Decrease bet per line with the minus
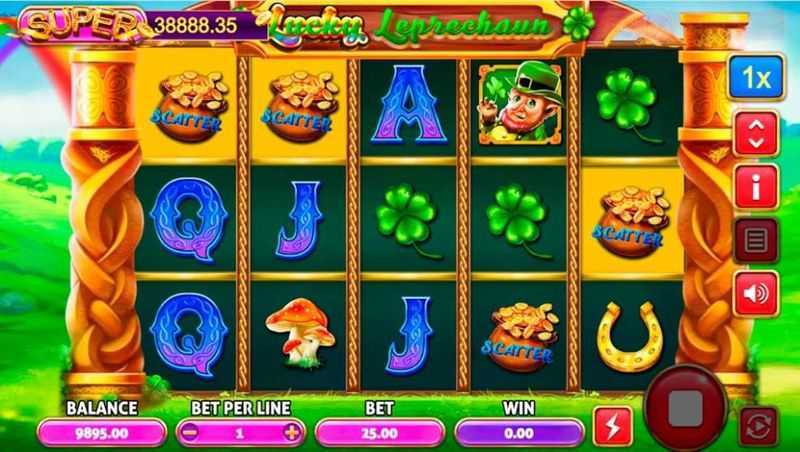The height and width of the screenshot is (452, 800). [190, 432]
